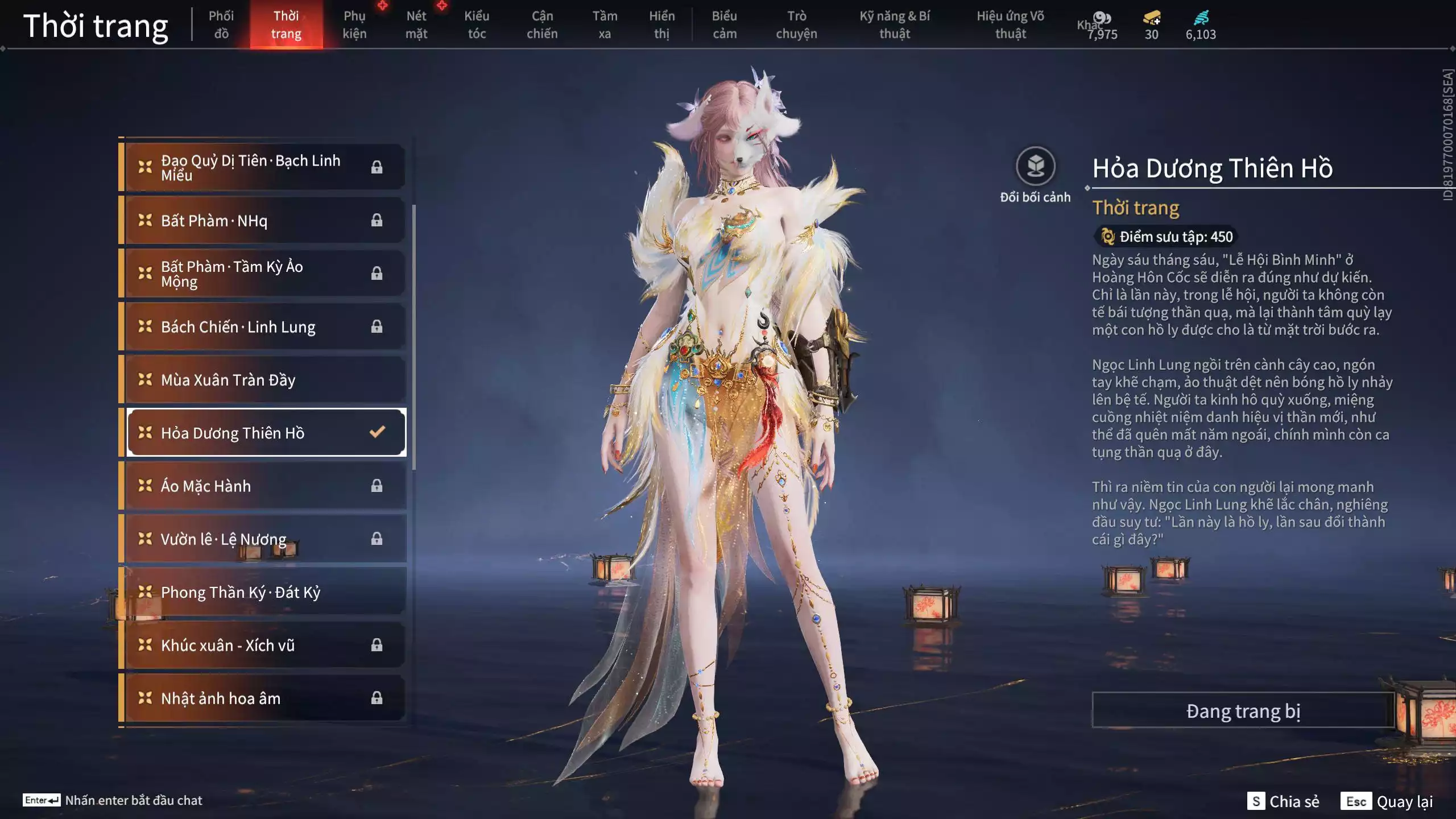1456x819 pixels.
Task: Click the blue conch currency icon showing 6,103
Action: 1200,19
